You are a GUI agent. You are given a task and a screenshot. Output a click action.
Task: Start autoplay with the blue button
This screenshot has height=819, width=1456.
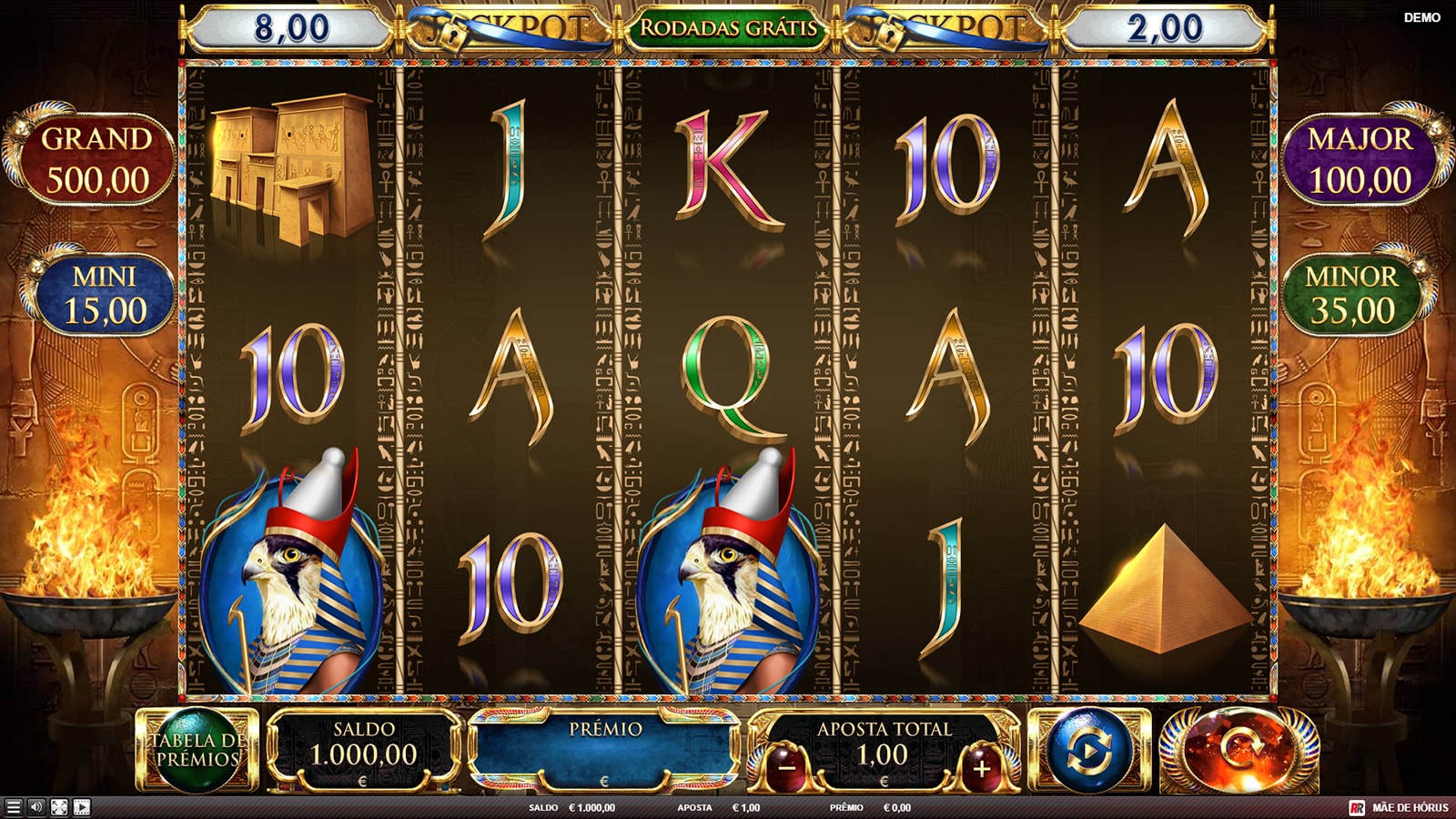click(x=1089, y=751)
